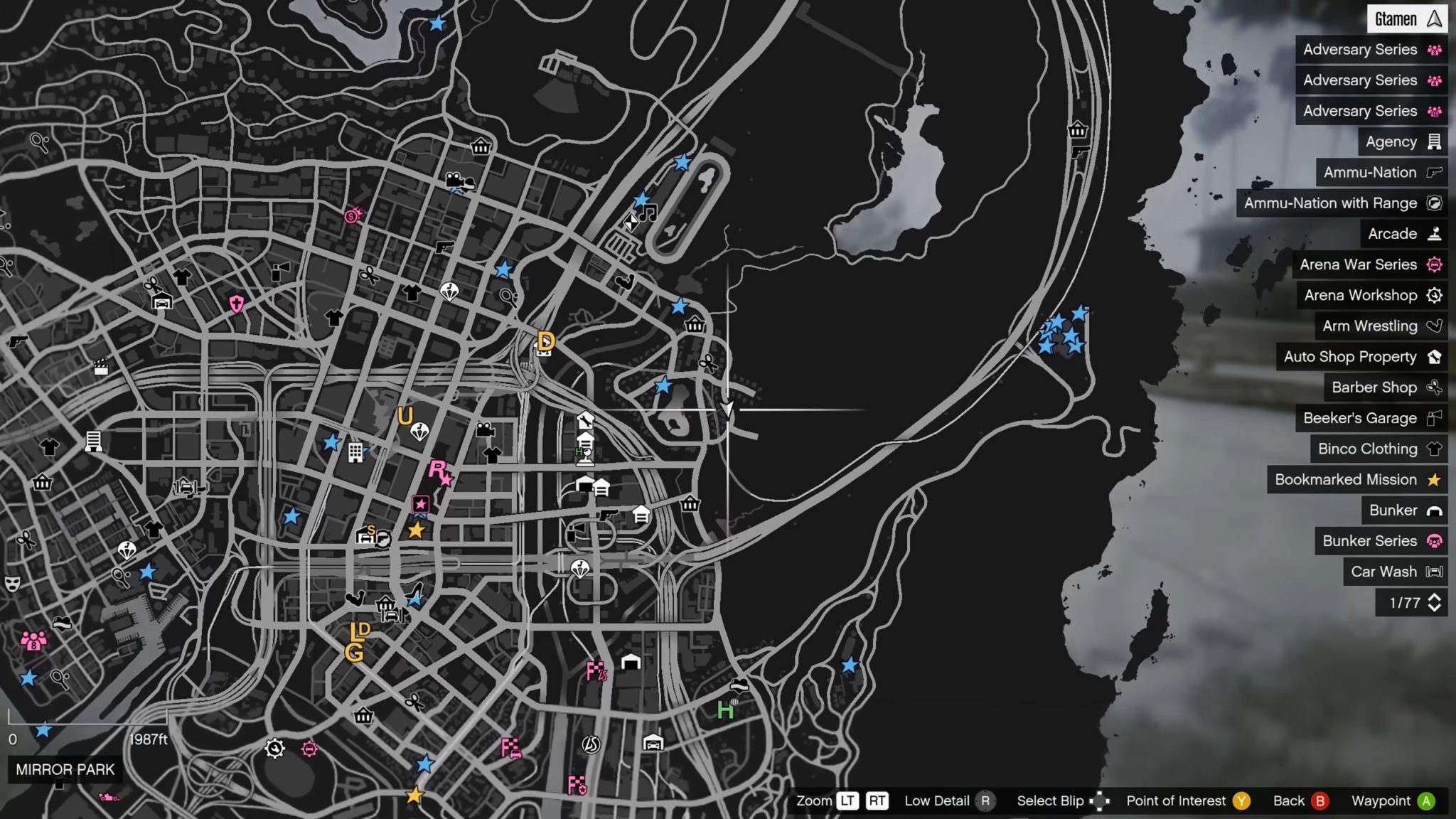Select Binco Clothing in the legend
The image size is (1456, 819).
tap(1379, 449)
